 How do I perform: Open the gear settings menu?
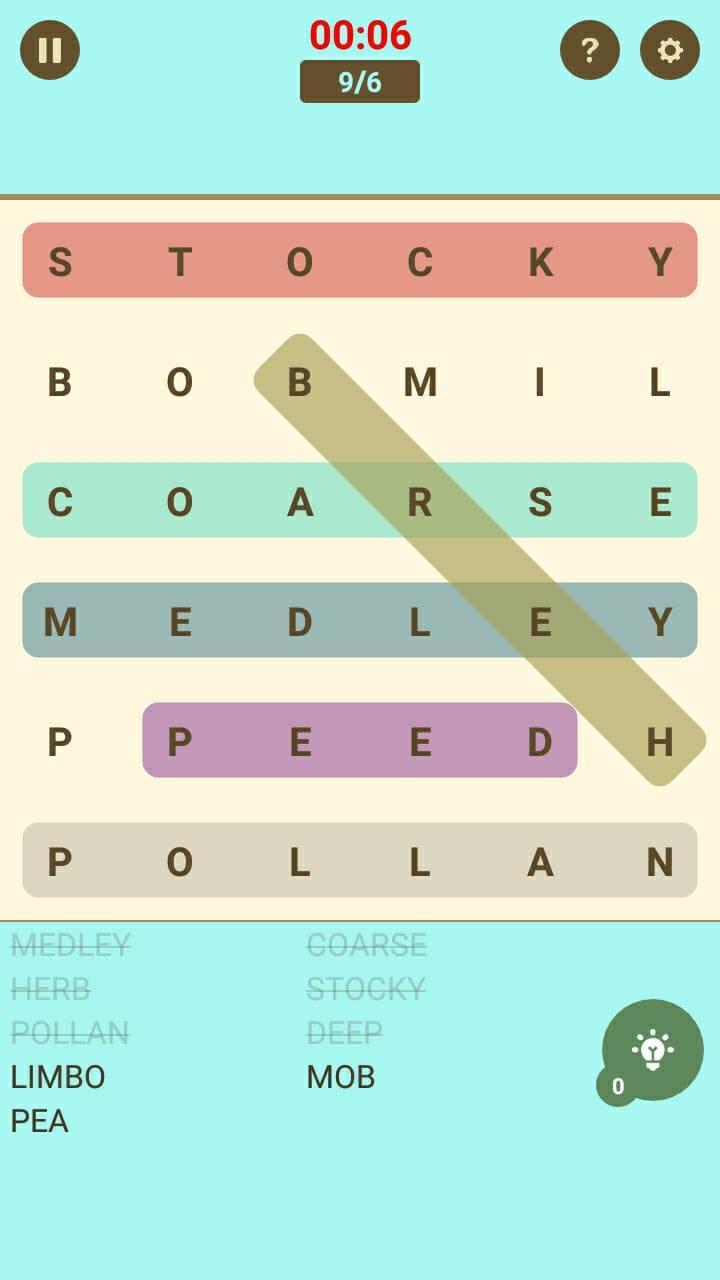click(x=670, y=50)
